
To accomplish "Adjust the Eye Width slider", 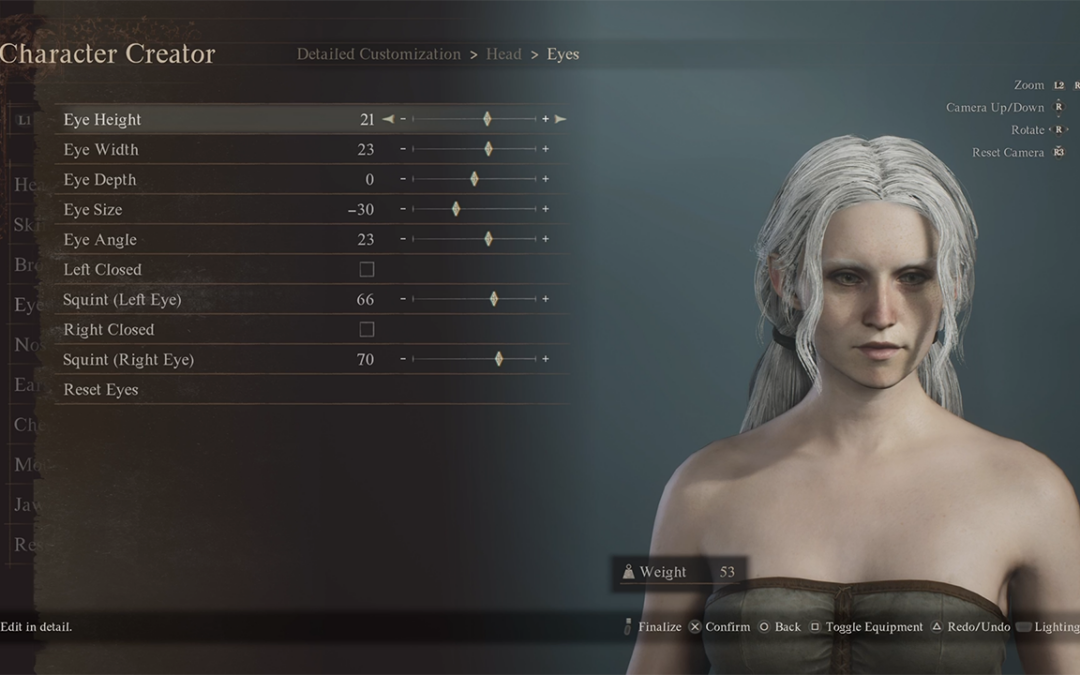I will 488,150.
